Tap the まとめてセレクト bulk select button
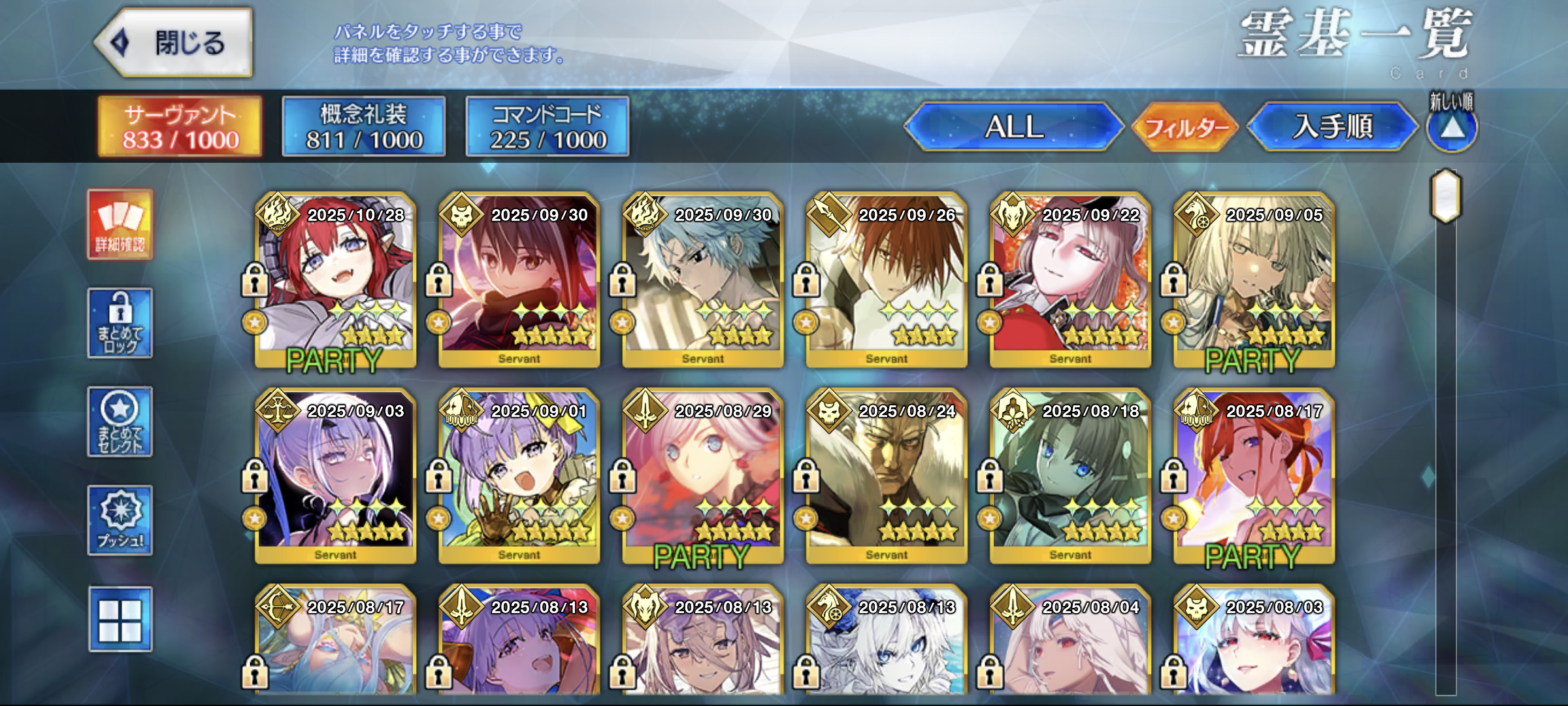Image resolution: width=1568 pixels, height=706 pixels. coord(120,422)
